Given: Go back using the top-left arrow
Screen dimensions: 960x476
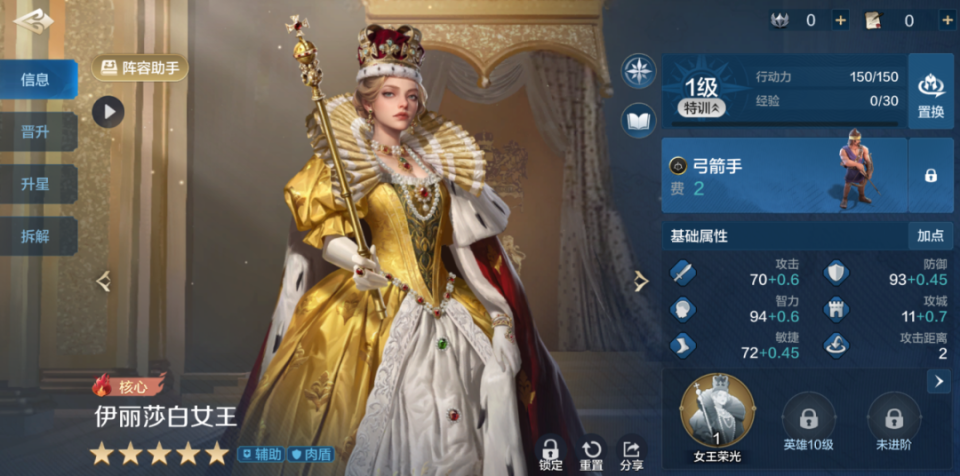Looking at the screenshot, I should pos(32,21).
